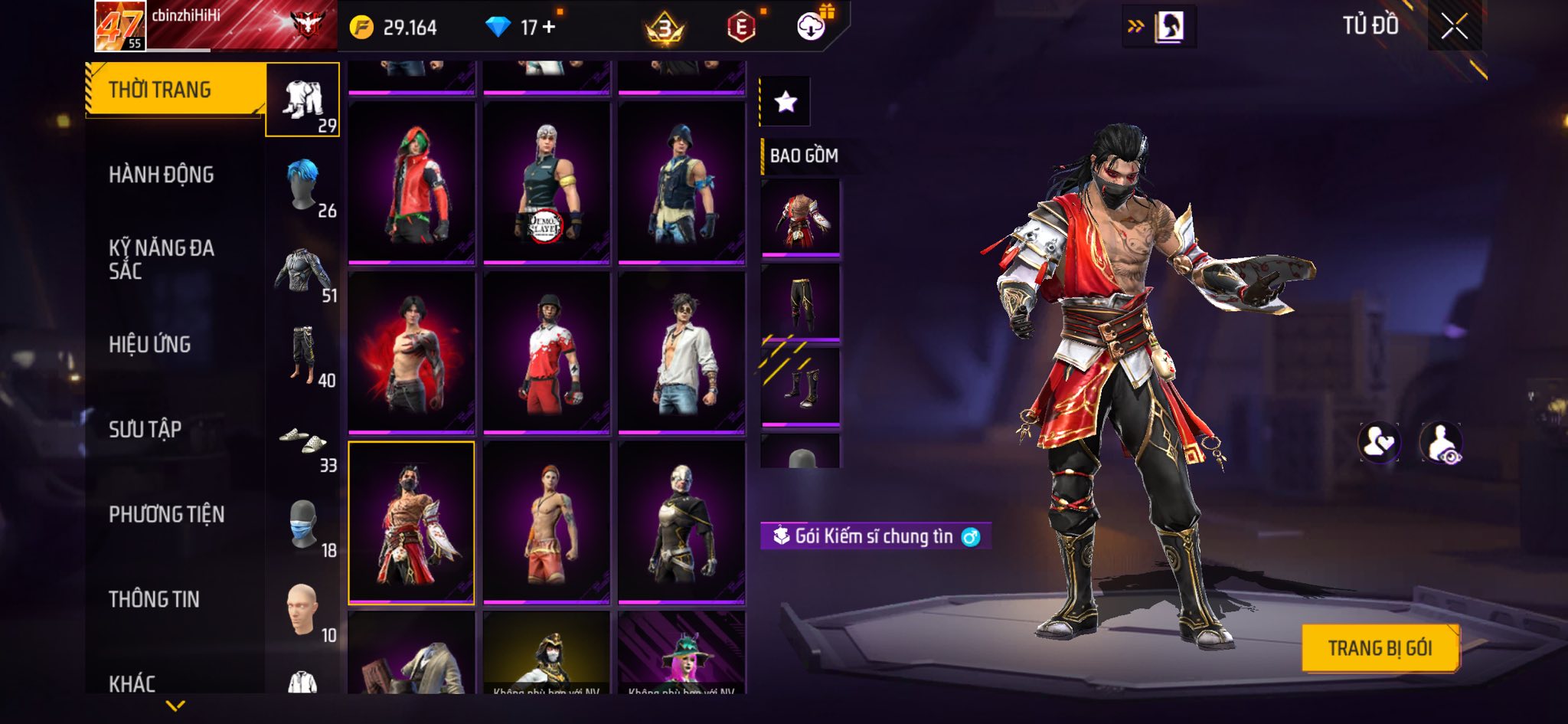
Task: Open the blue hair subcategory with 26 items
Action: [303, 185]
